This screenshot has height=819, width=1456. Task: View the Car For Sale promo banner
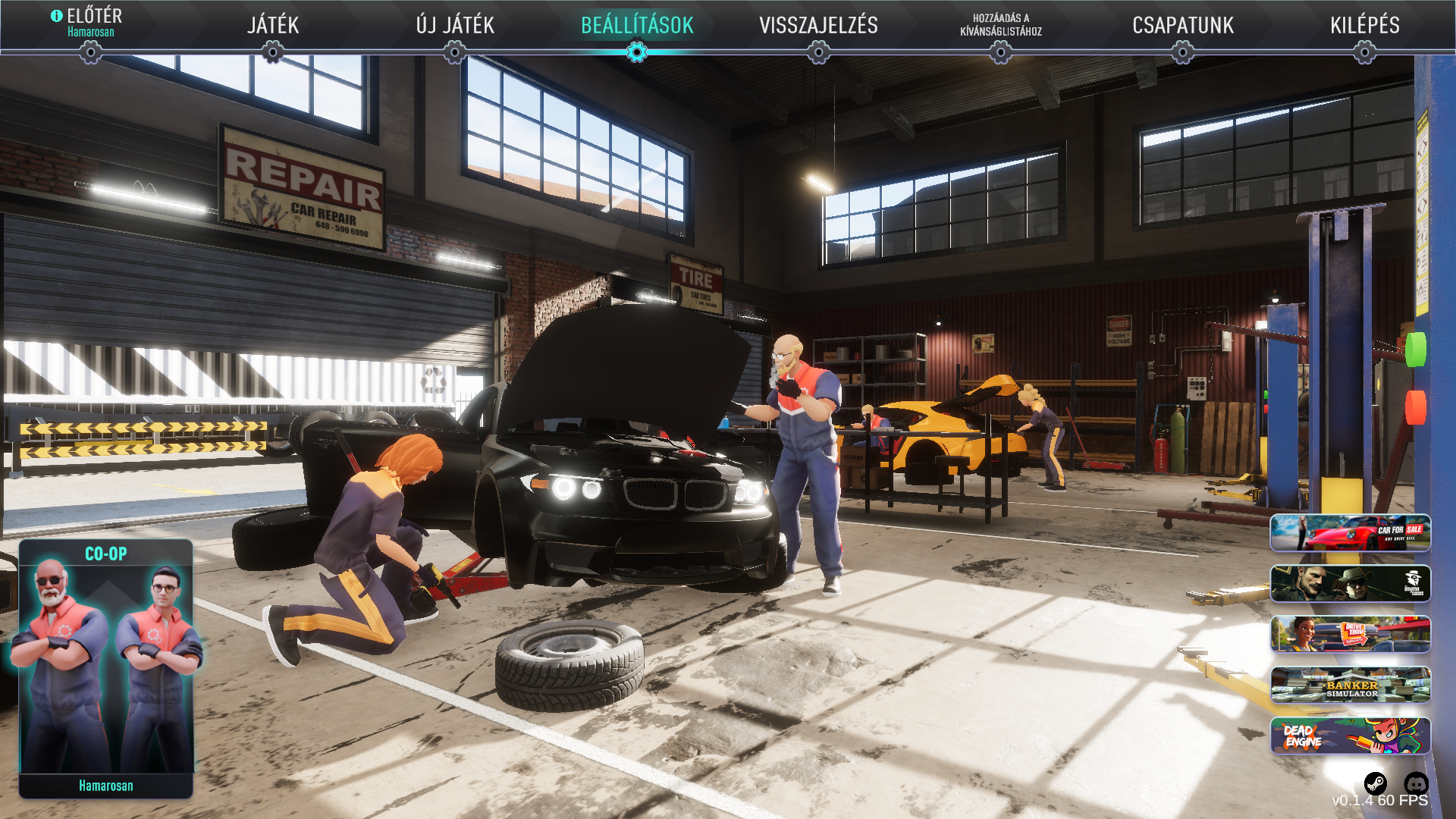point(1350,532)
